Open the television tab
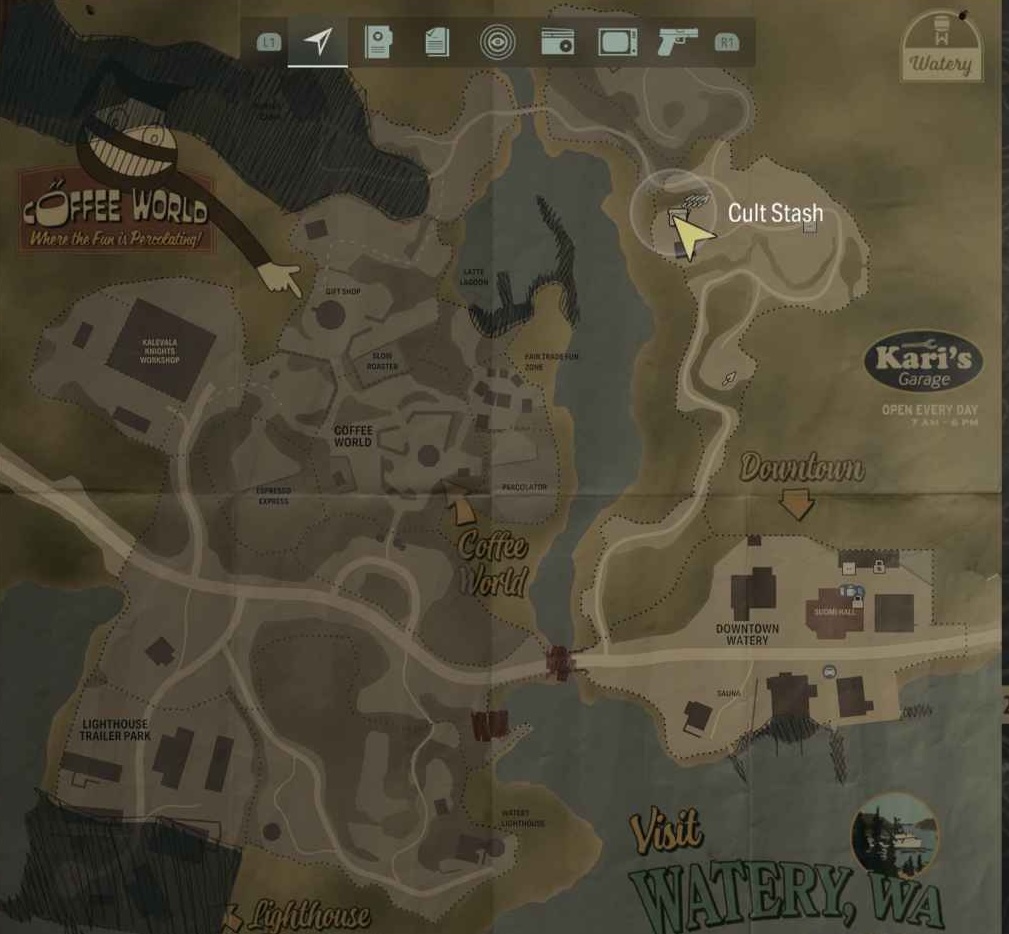 click(x=617, y=42)
